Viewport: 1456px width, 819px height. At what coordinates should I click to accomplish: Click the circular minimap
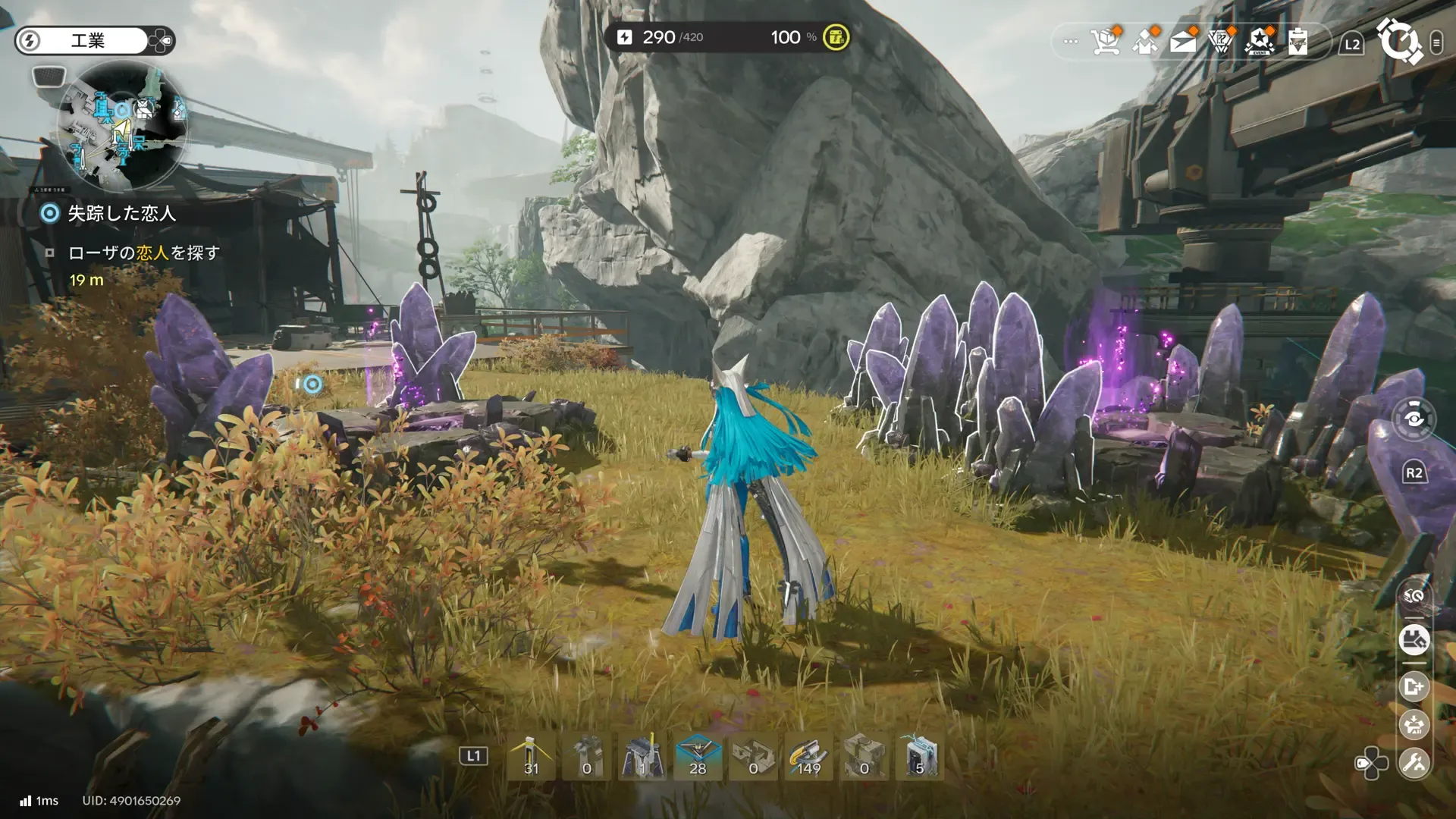(x=122, y=126)
